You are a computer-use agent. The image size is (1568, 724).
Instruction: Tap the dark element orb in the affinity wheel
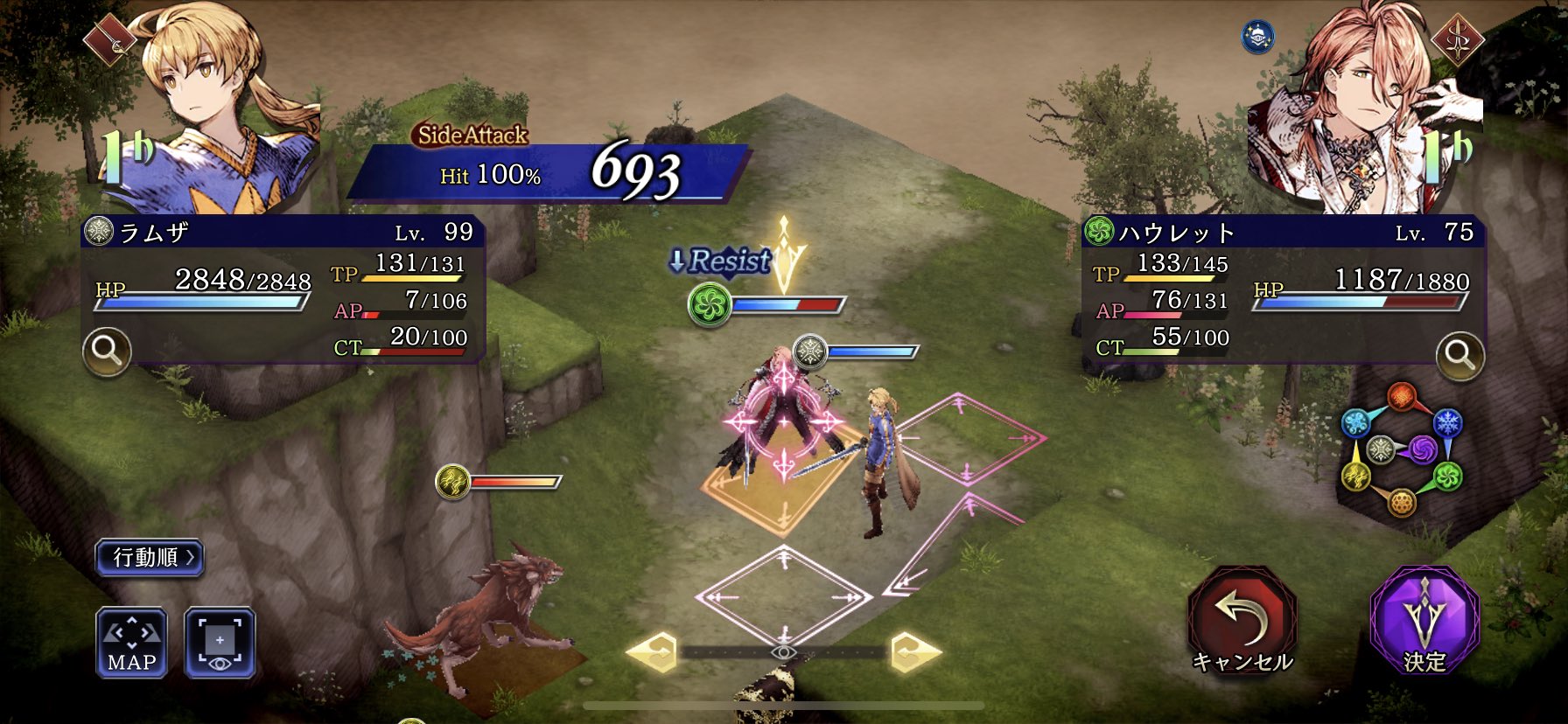[1423, 449]
